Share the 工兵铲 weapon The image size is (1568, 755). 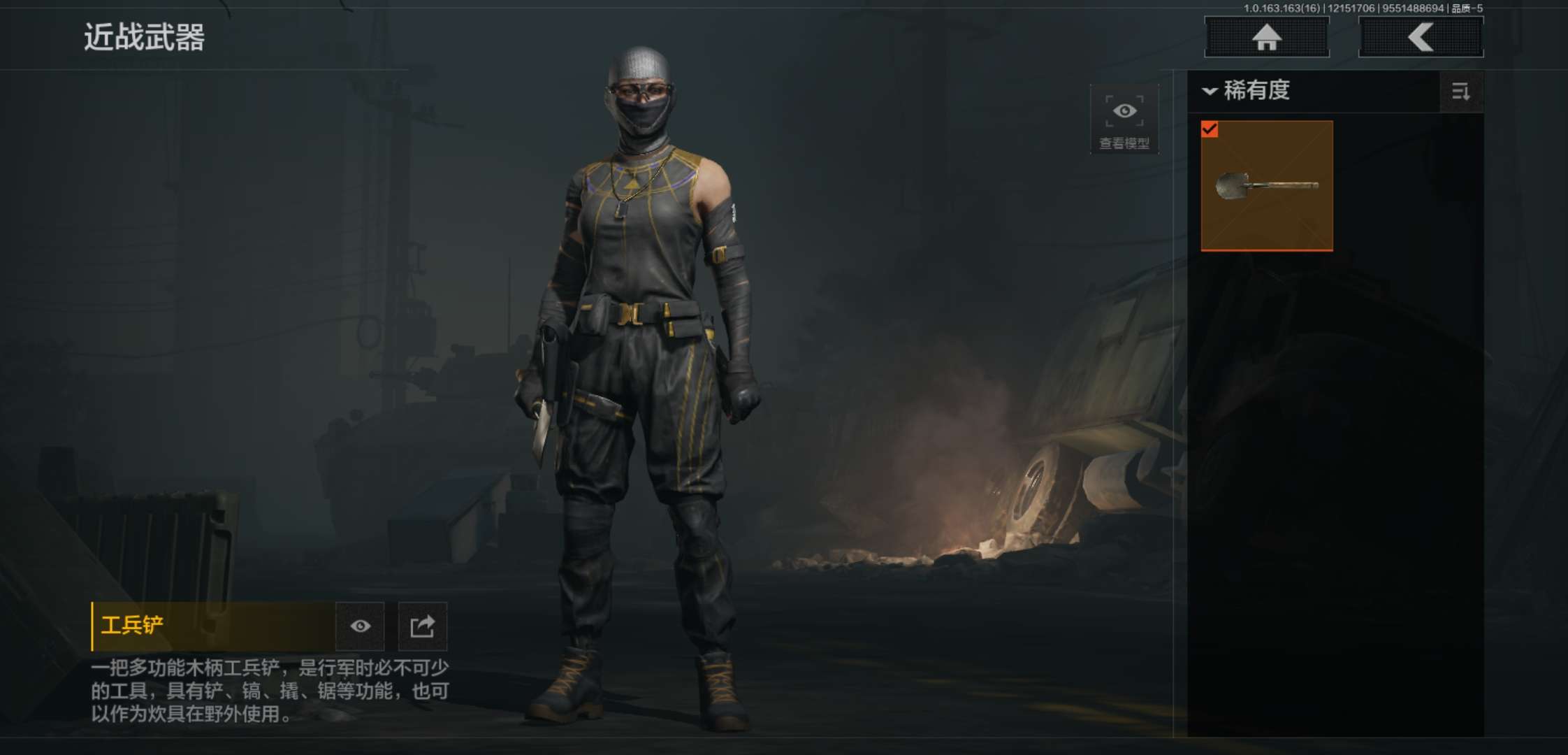pos(422,626)
